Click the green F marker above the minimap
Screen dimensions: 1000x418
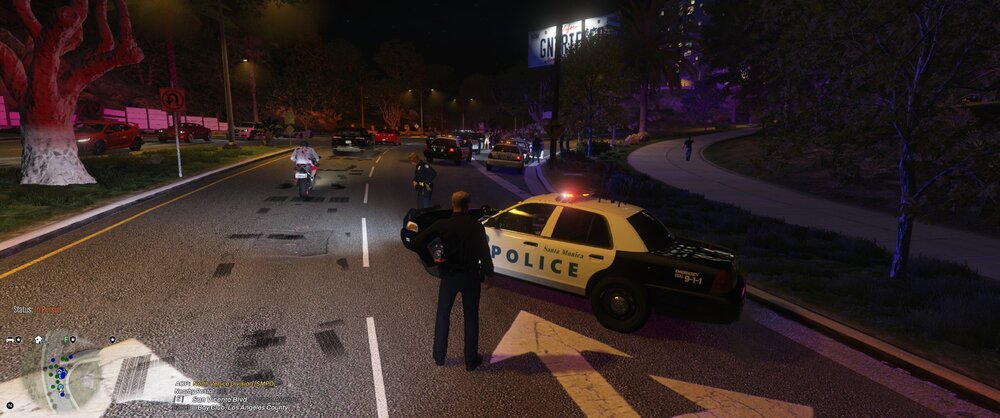(x=66, y=339)
